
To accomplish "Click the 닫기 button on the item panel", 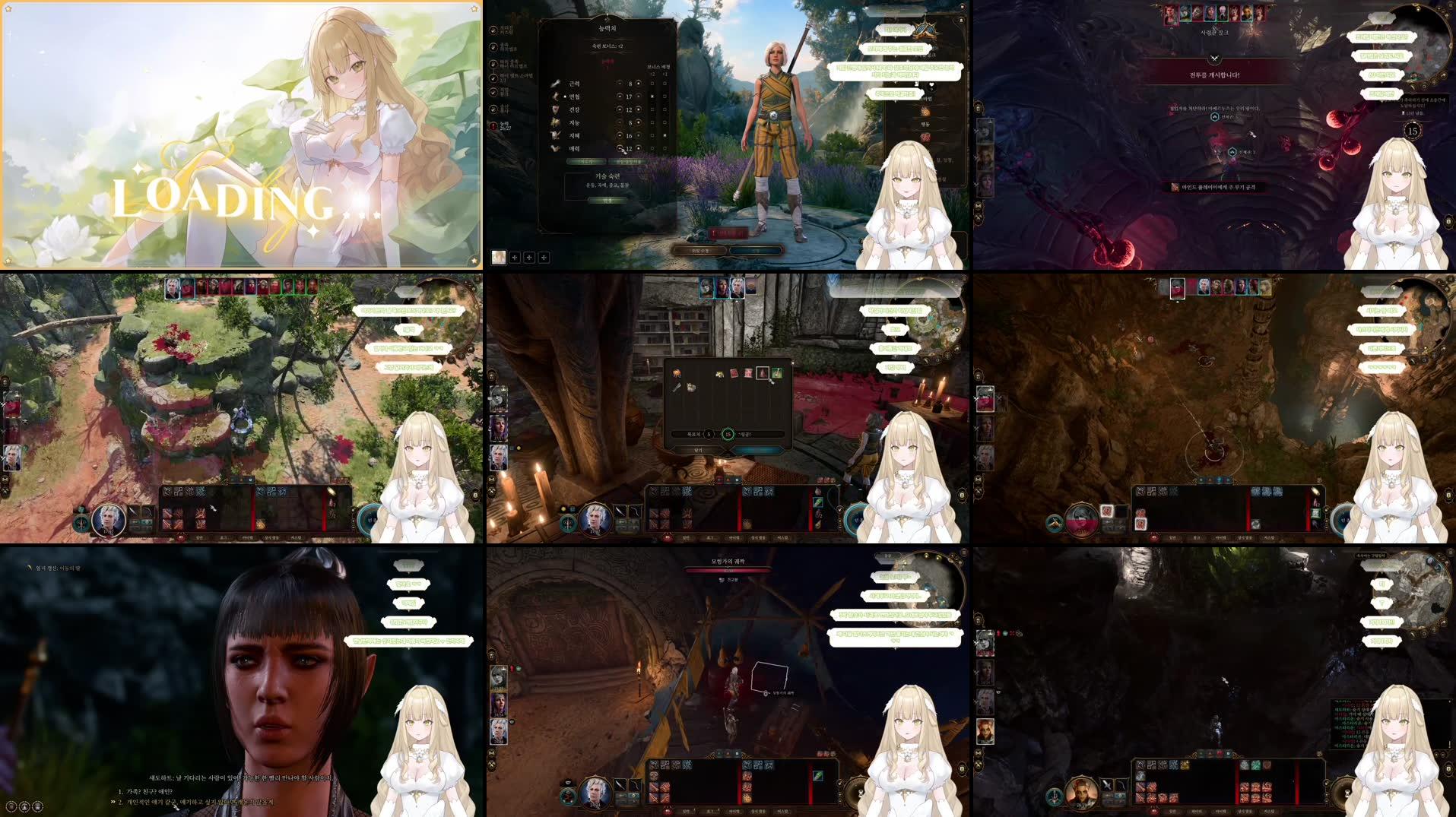I will pyautogui.click(x=699, y=451).
